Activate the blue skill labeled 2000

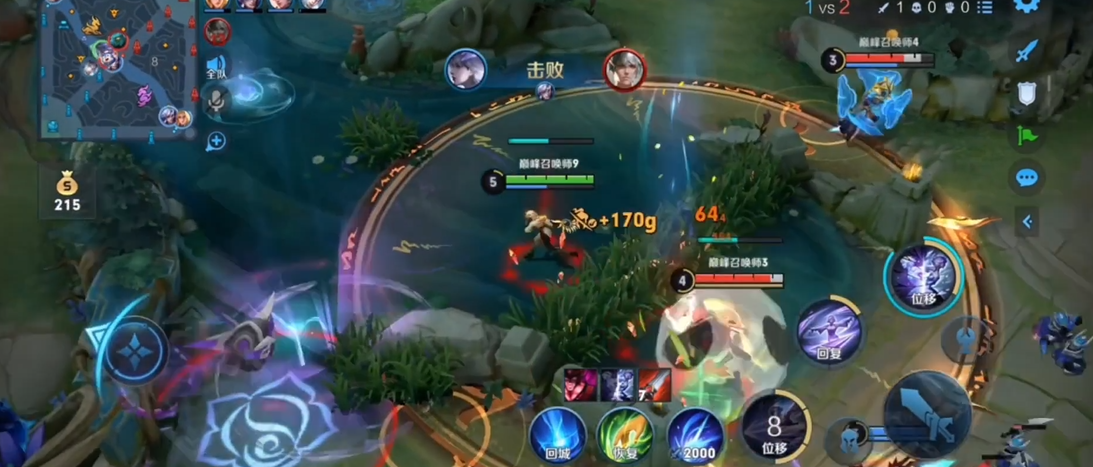pyautogui.click(x=695, y=436)
